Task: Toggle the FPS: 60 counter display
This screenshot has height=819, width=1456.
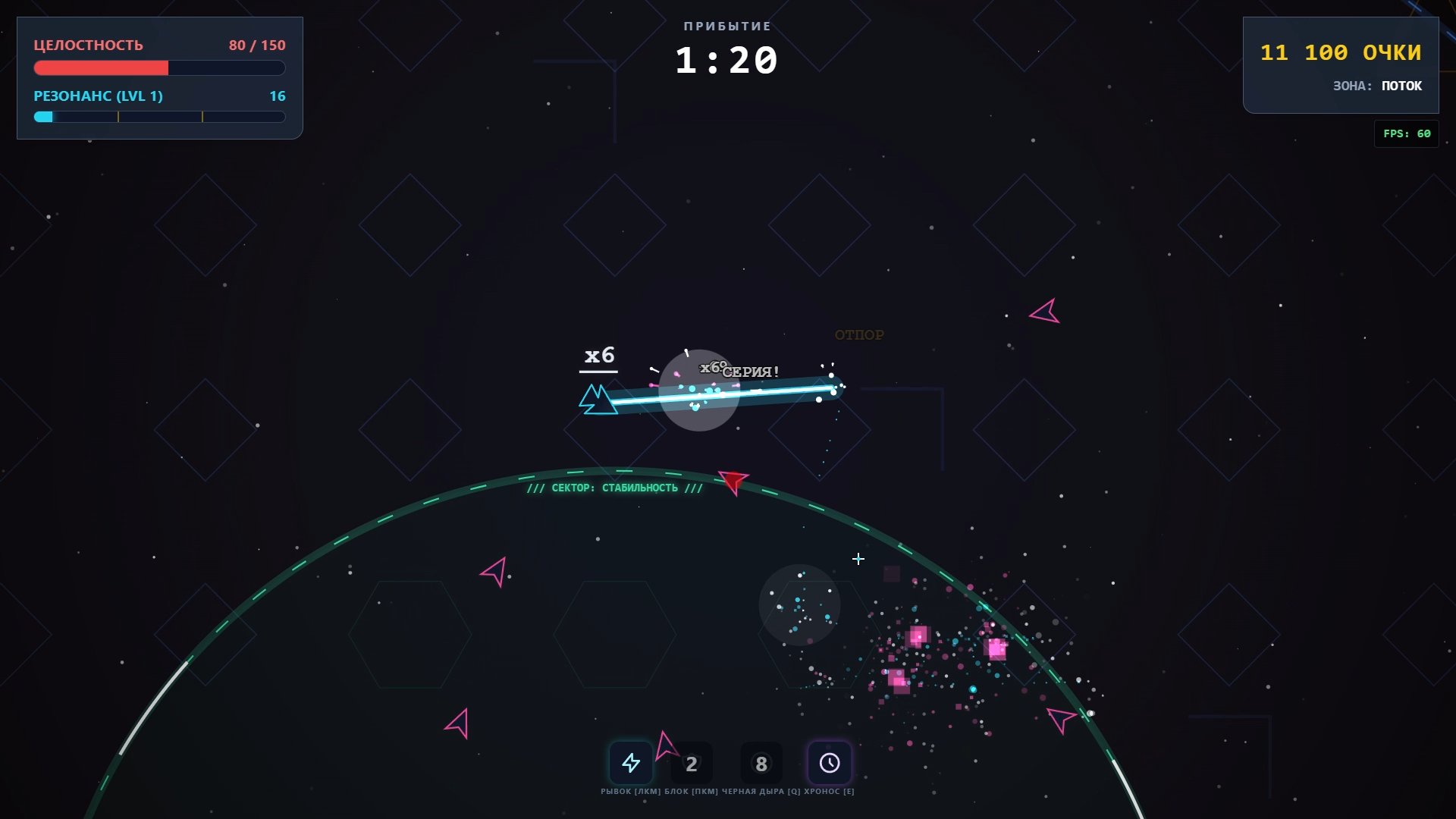Action: 1407,133
